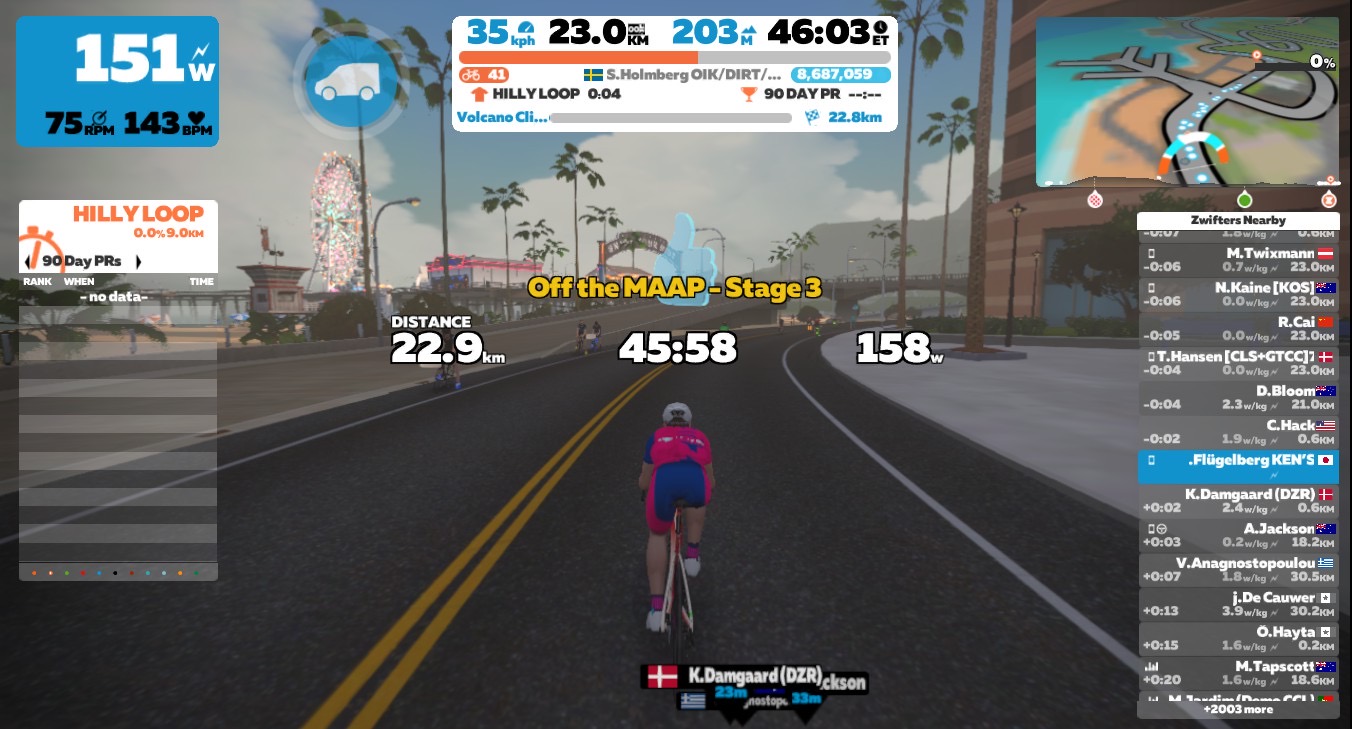Viewport: 1352px width, 729px height.
Task: Choose A.Jackson from the riders list
Action: click(1238, 535)
